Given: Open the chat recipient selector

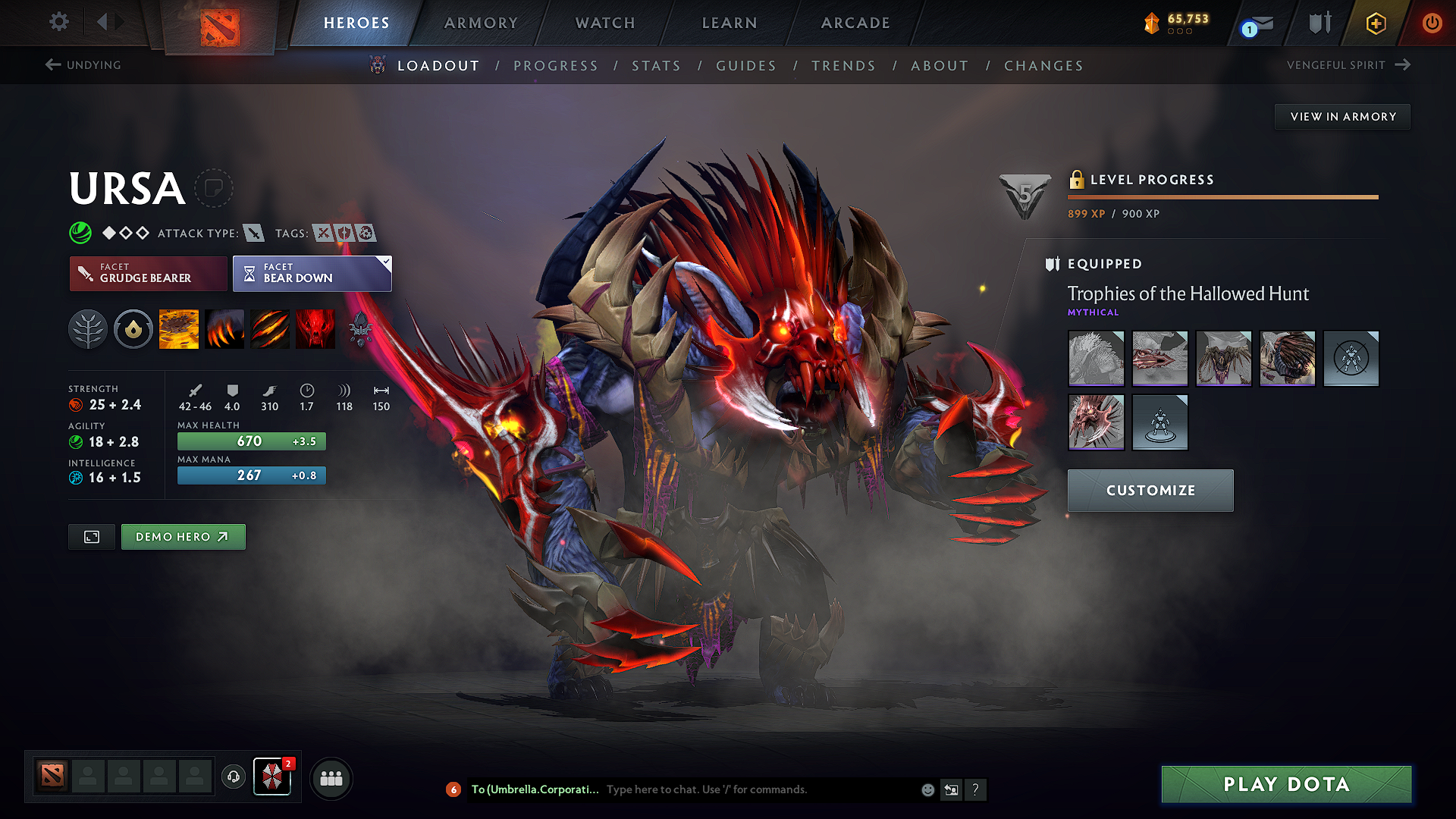Looking at the screenshot, I should [x=535, y=789].
